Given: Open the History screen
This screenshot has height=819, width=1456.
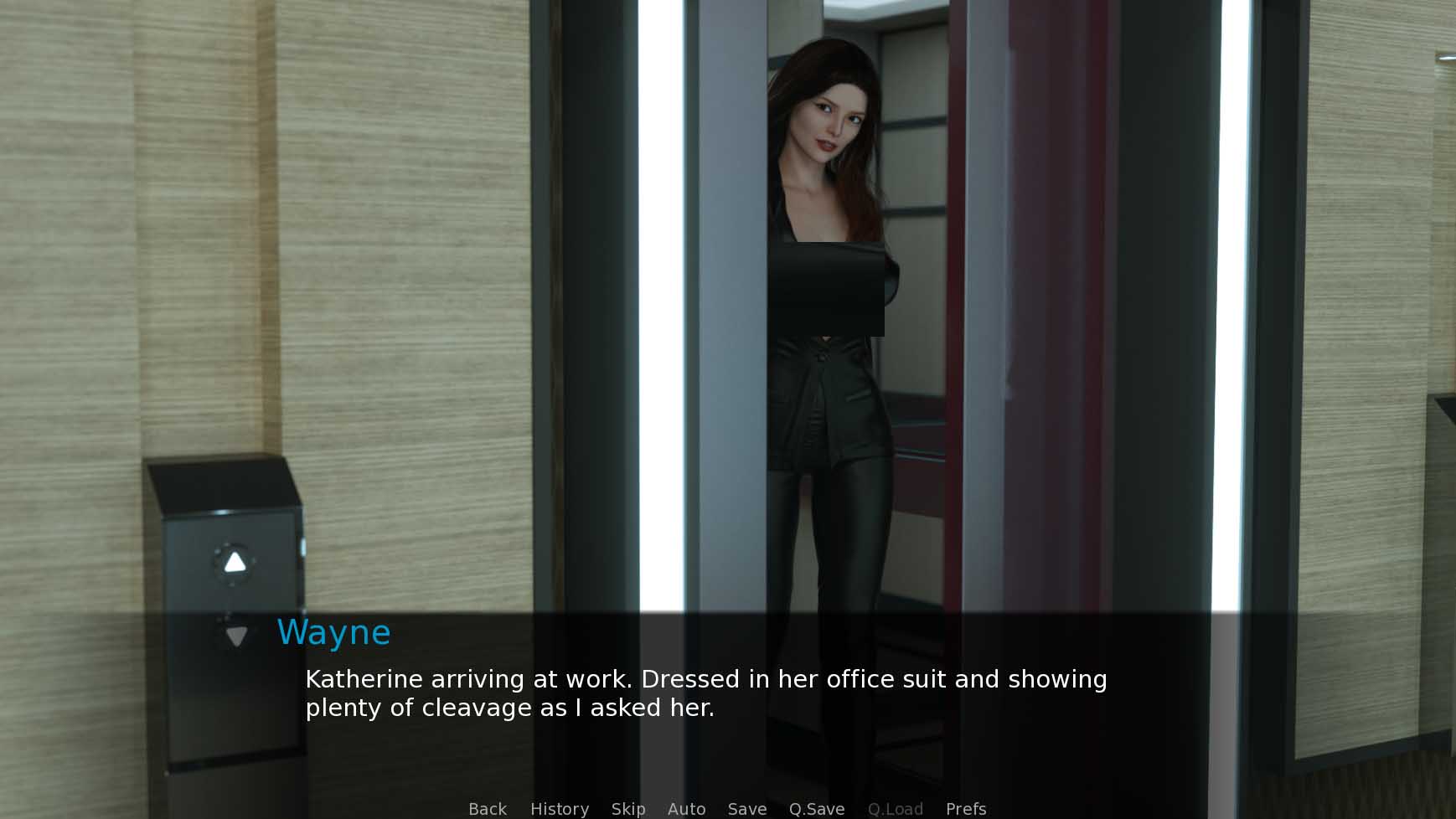Looking at the screenshot, I should tap(559, 807).
